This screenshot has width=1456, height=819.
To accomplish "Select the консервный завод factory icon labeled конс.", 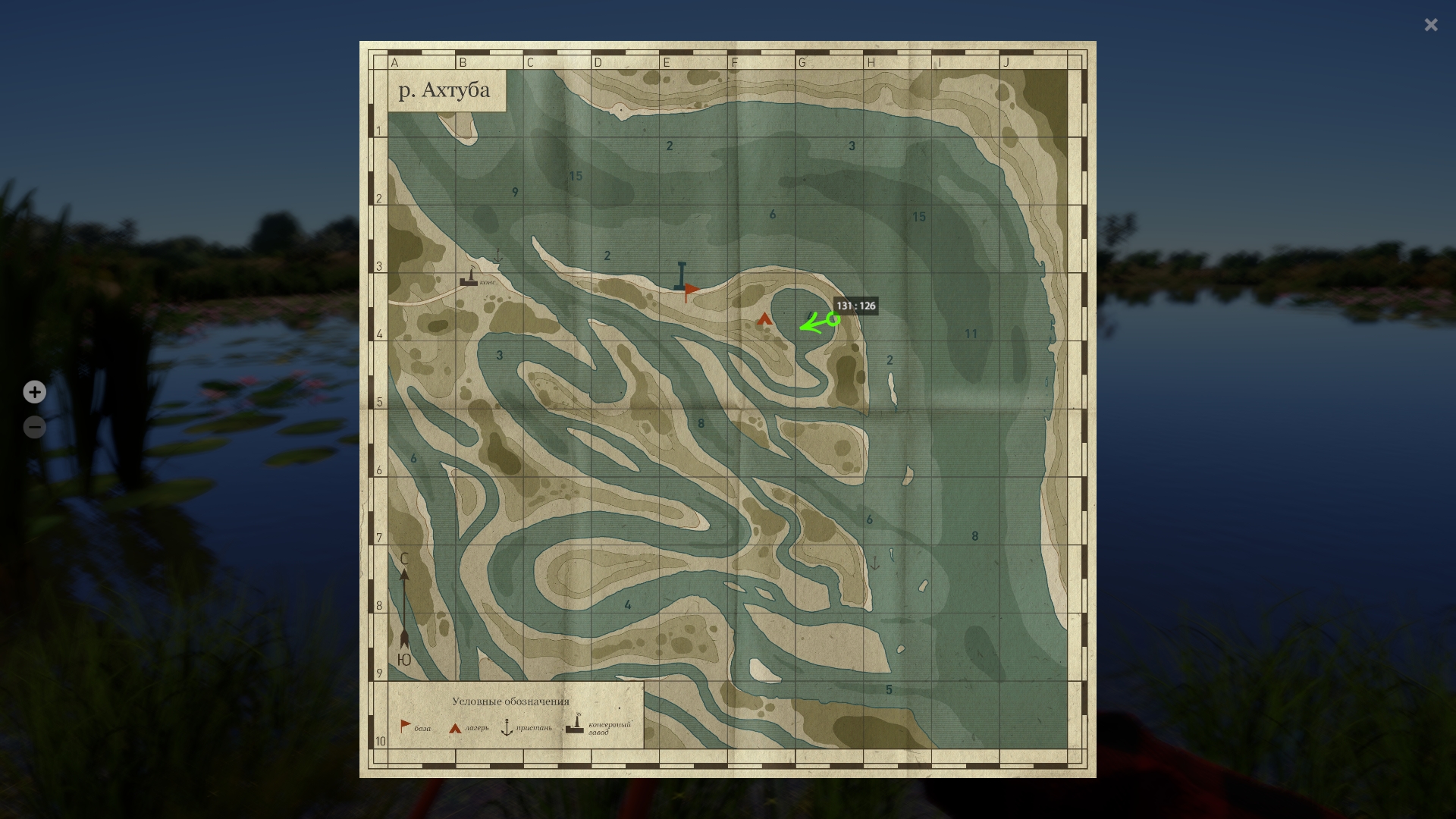I will point(469,280).
